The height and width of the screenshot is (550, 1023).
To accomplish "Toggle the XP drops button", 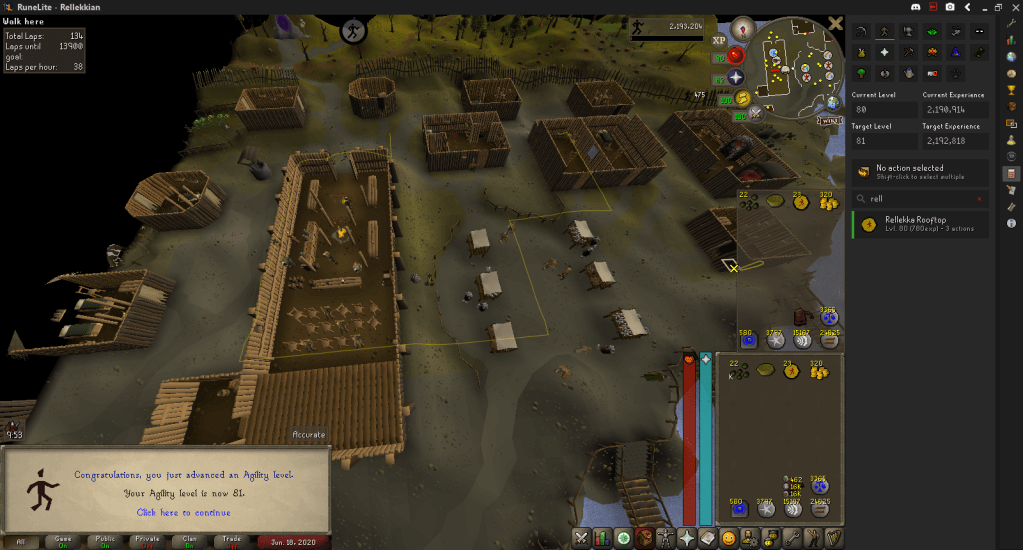I will 719,40.
